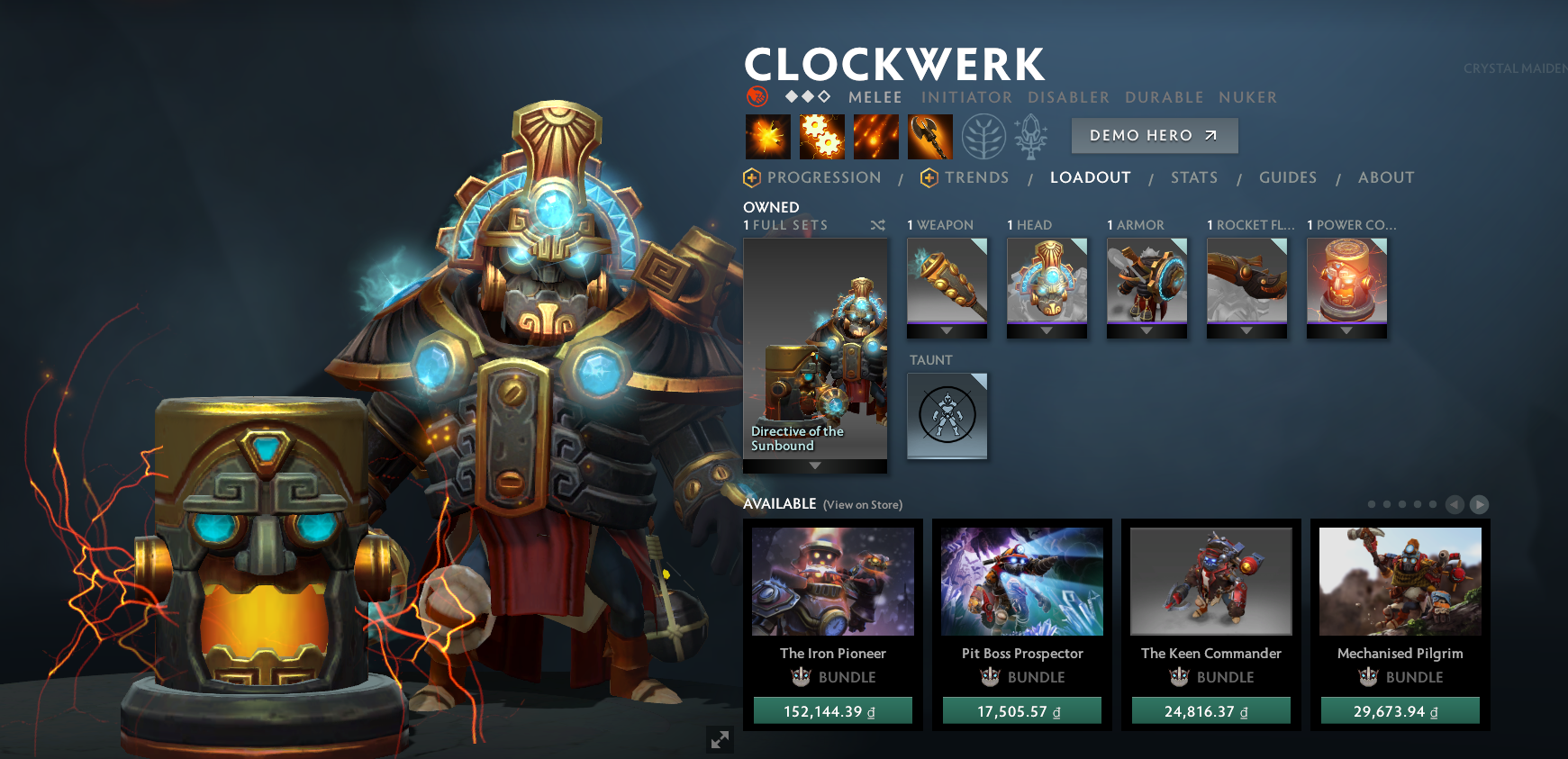
Task: Toggle the empty Taunt slot
Action: pos(947,416)
